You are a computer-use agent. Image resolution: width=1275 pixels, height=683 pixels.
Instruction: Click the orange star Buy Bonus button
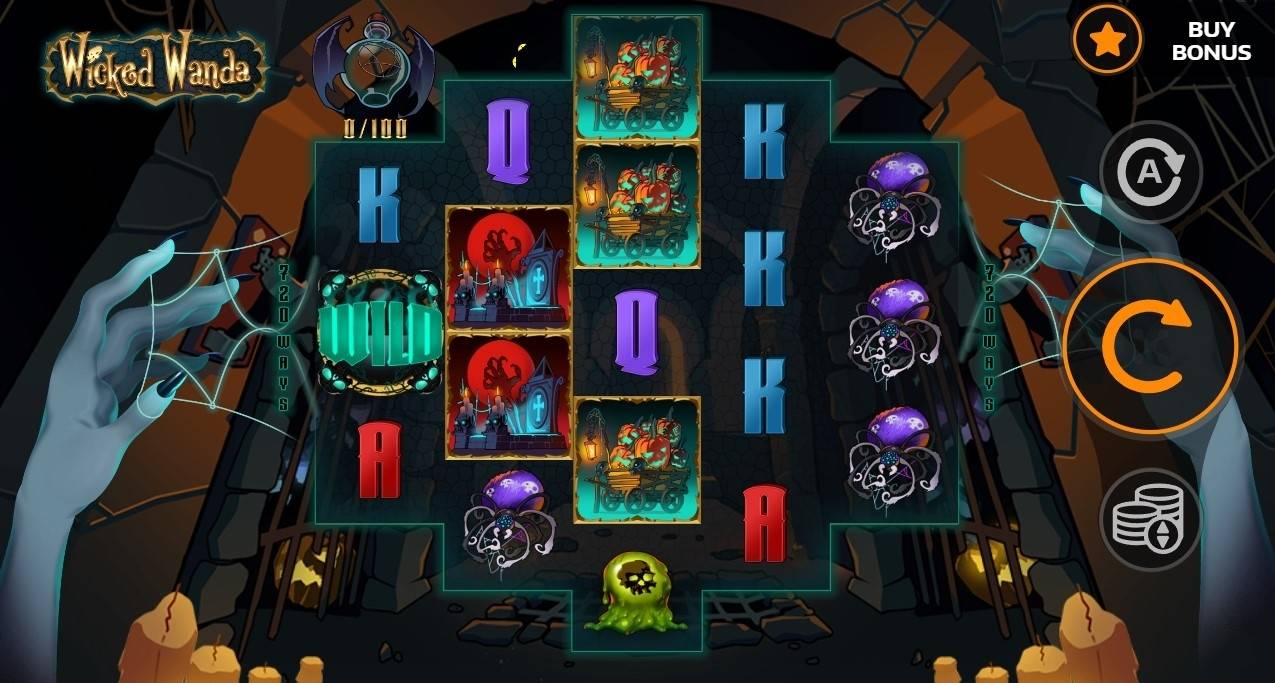(x=1107, y=40)
